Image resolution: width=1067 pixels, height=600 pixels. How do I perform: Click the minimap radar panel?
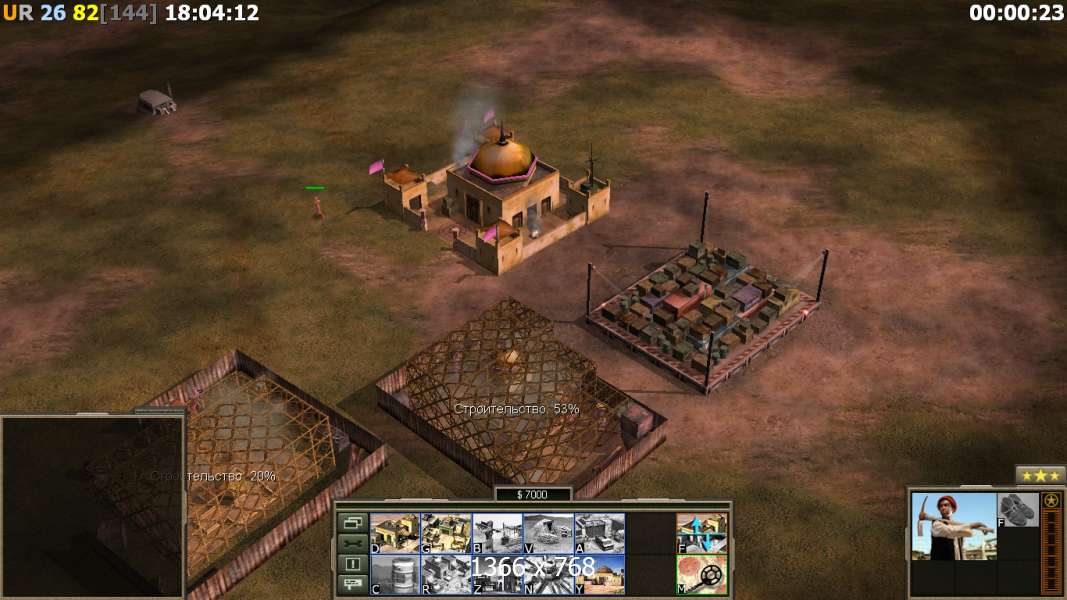[x=92, y=506]
